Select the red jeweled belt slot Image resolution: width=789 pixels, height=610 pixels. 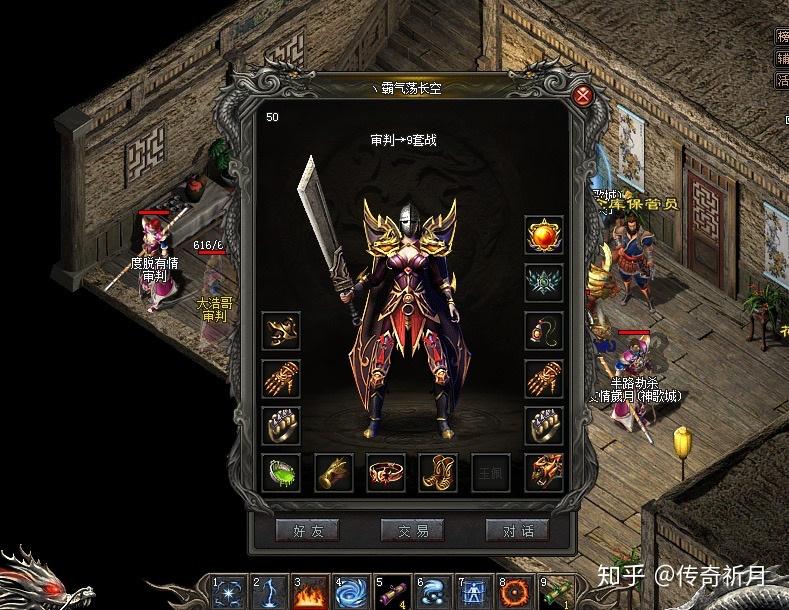[x=386, y=472]
